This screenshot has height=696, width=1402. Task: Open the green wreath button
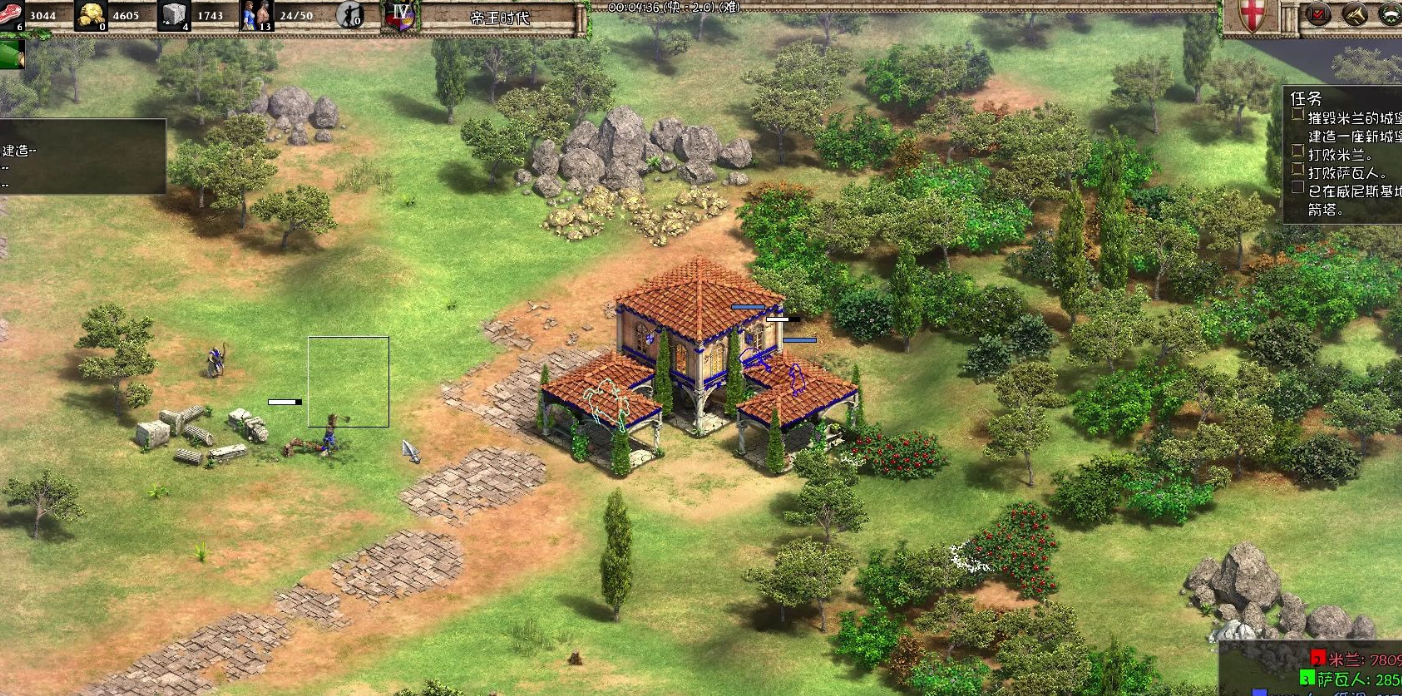tap(1390, 14)
